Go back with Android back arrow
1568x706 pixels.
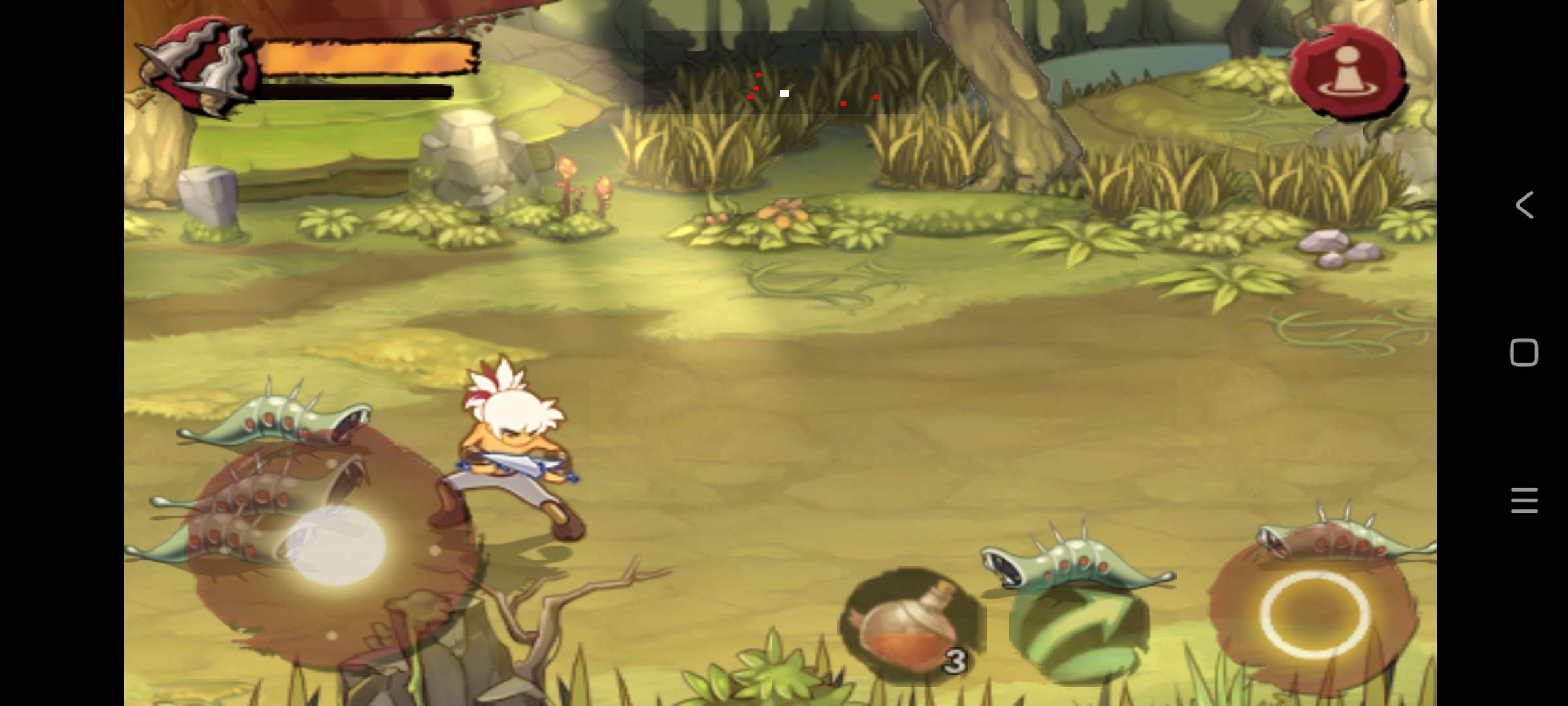(1525, 205)
